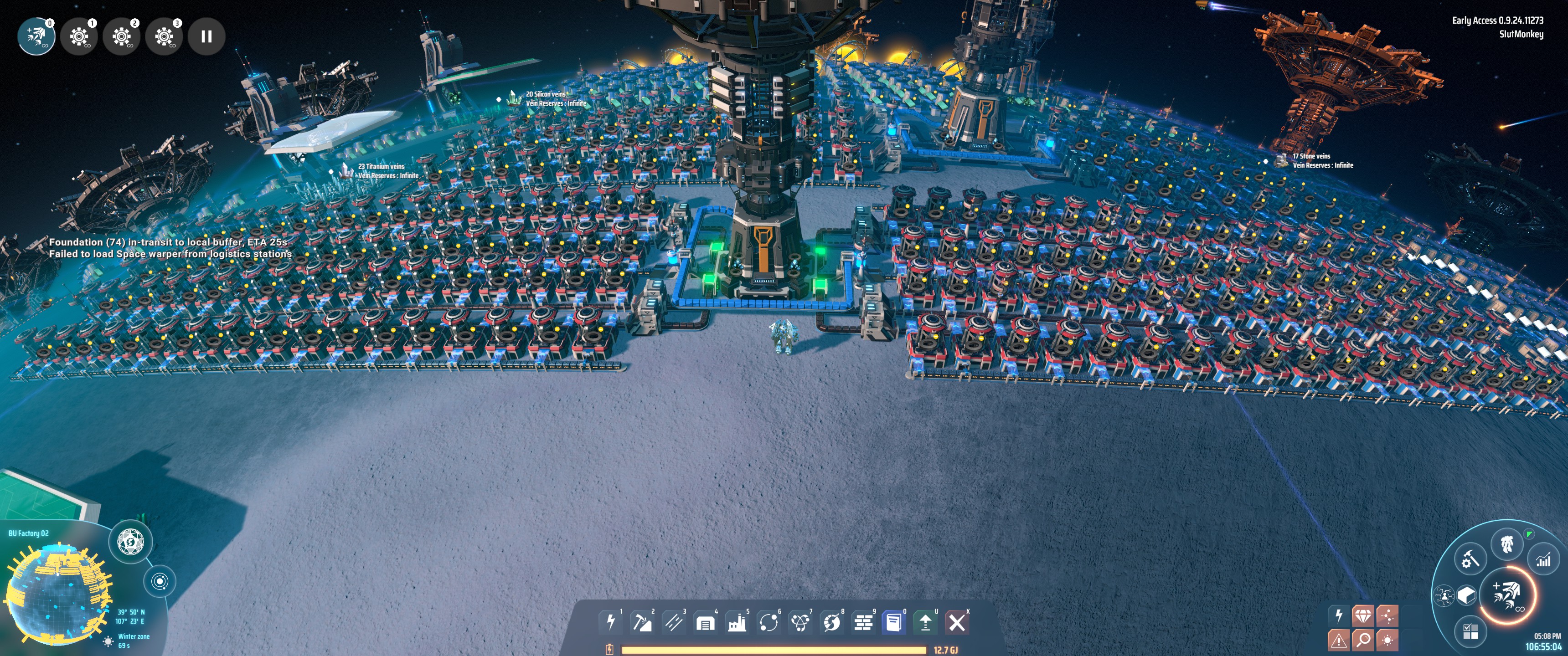Open the planet view globe
The image size is (1568, 656).
tap(131, 541)
